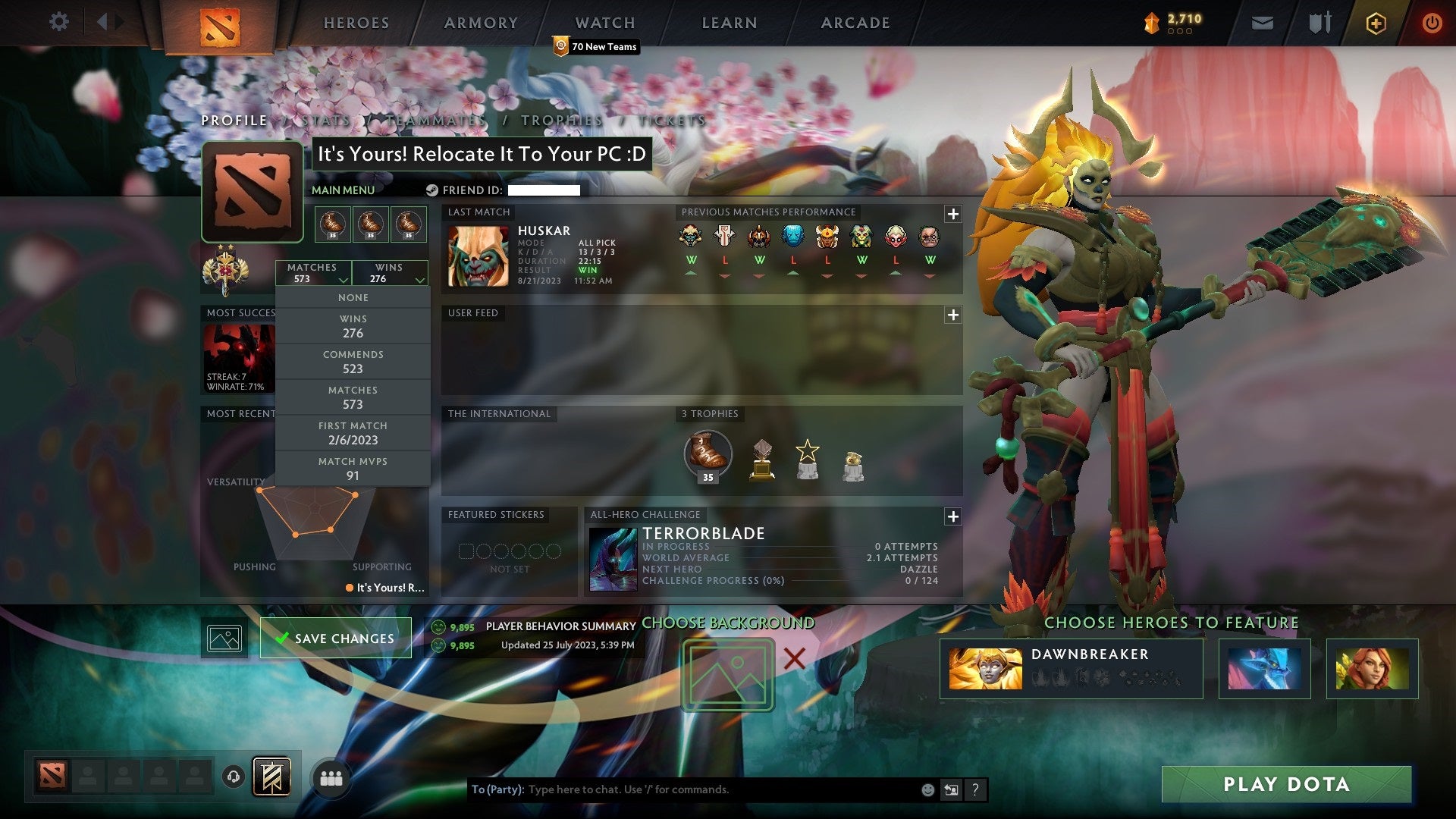Screen dimensions: 1456x819
Task: Open the WINS 276 stat dropdown
Action: coord(389,272)
